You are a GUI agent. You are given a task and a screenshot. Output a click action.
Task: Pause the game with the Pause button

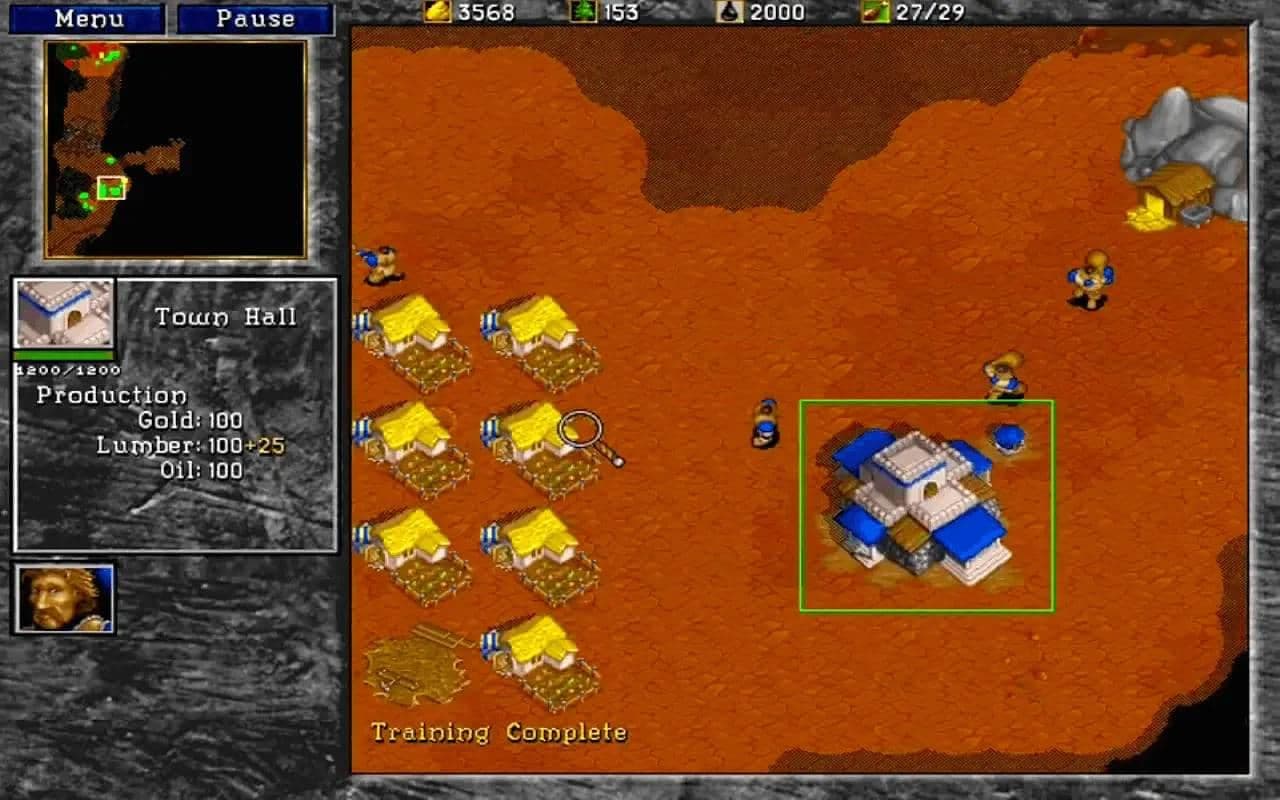pyautogui.click(x=255, y=18)
